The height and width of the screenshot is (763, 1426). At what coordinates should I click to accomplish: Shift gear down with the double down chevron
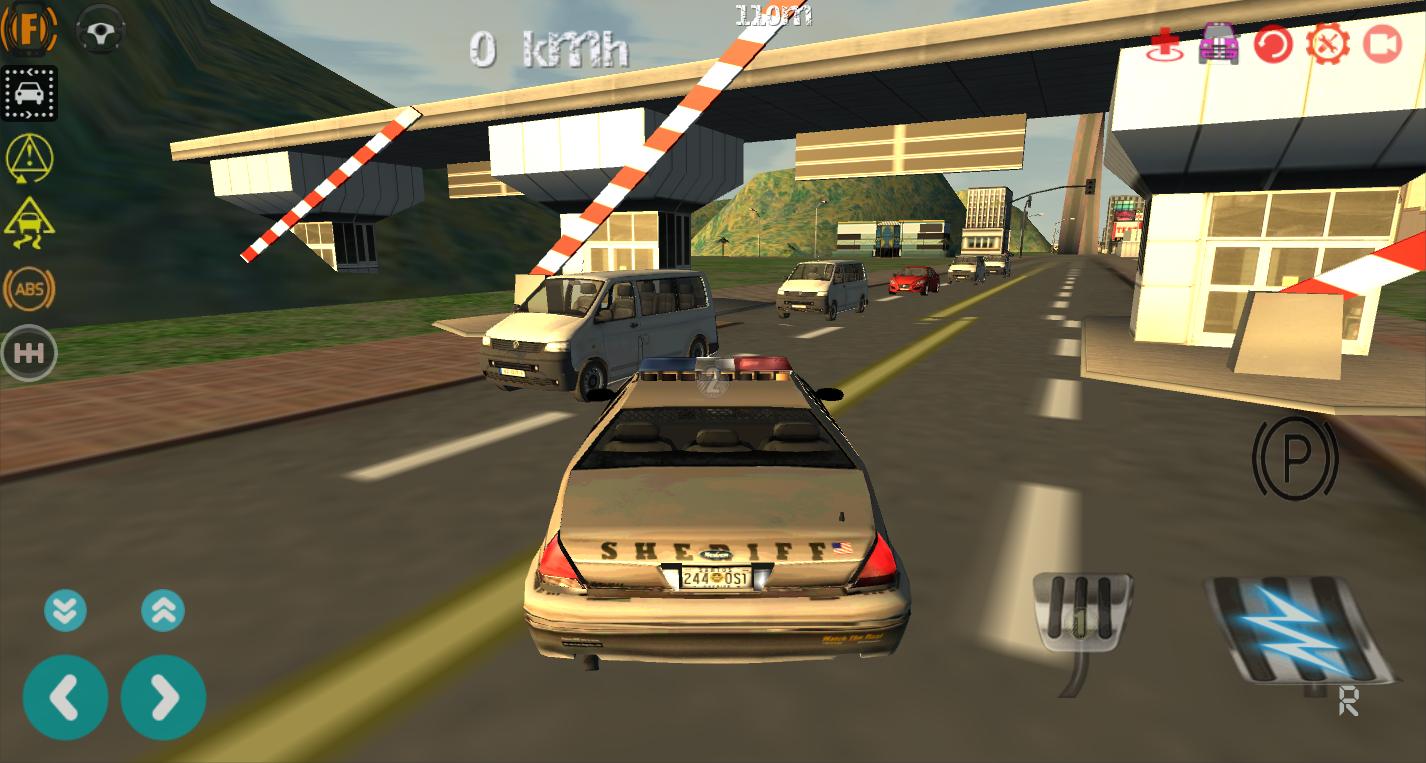tap(66, 610)
